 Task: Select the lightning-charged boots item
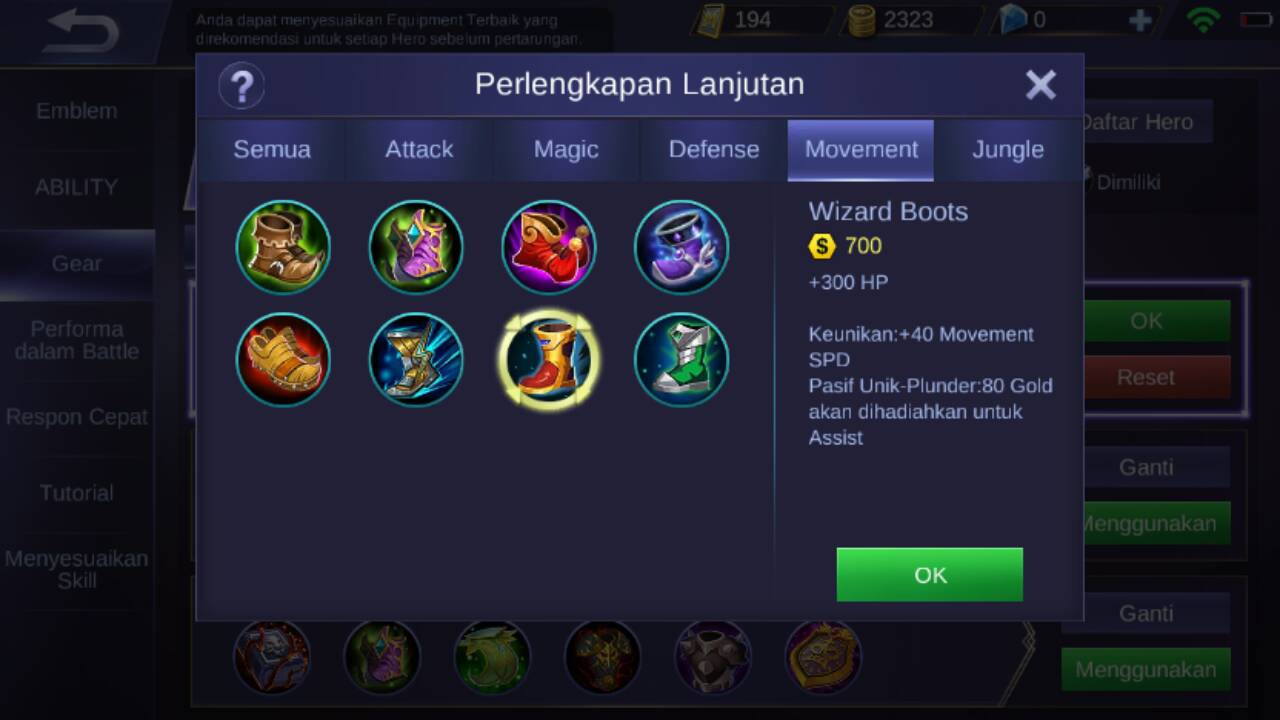click(x=416, y=360)
